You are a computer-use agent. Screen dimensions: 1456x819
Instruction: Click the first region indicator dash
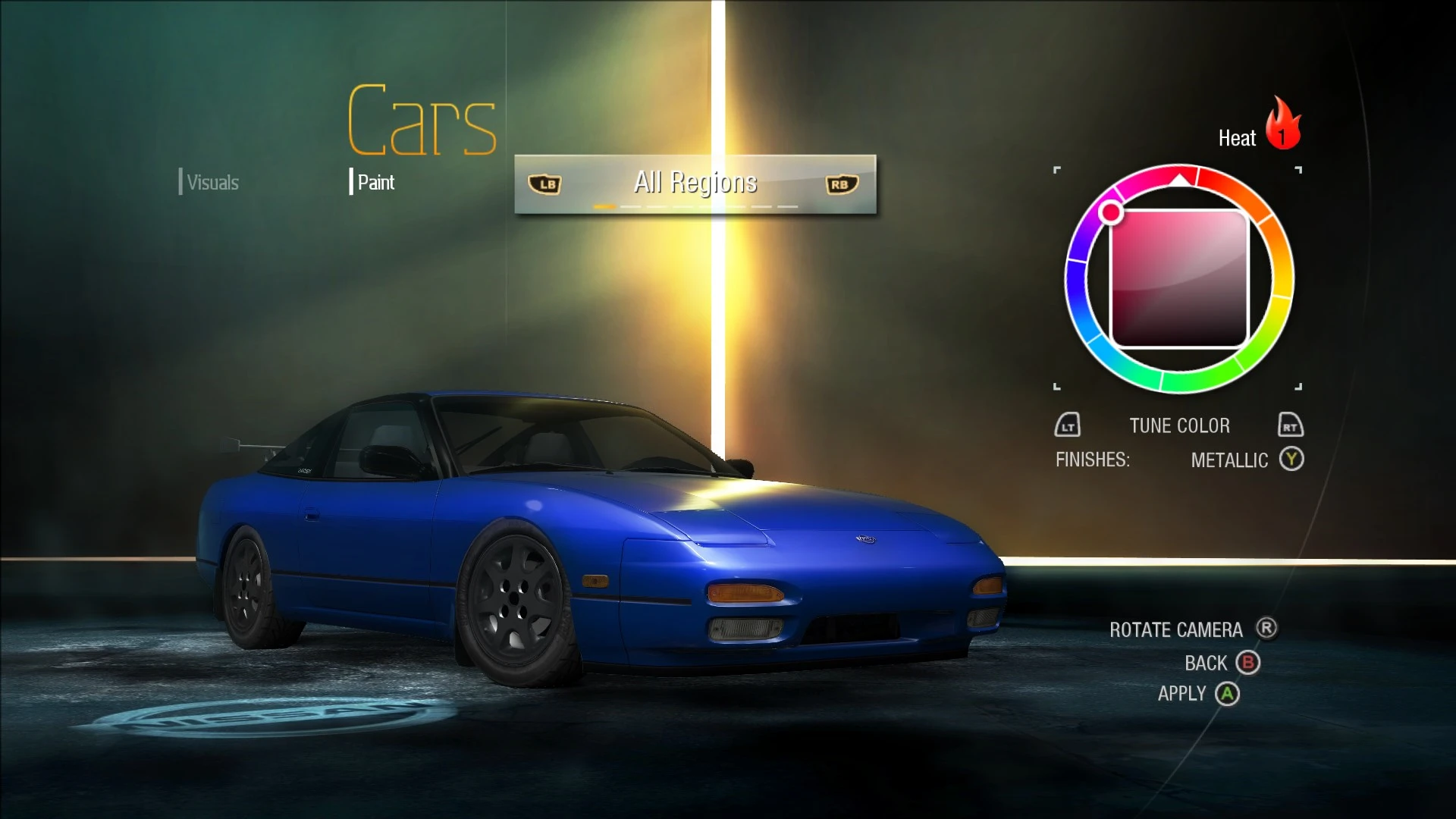tap(604, 206)
